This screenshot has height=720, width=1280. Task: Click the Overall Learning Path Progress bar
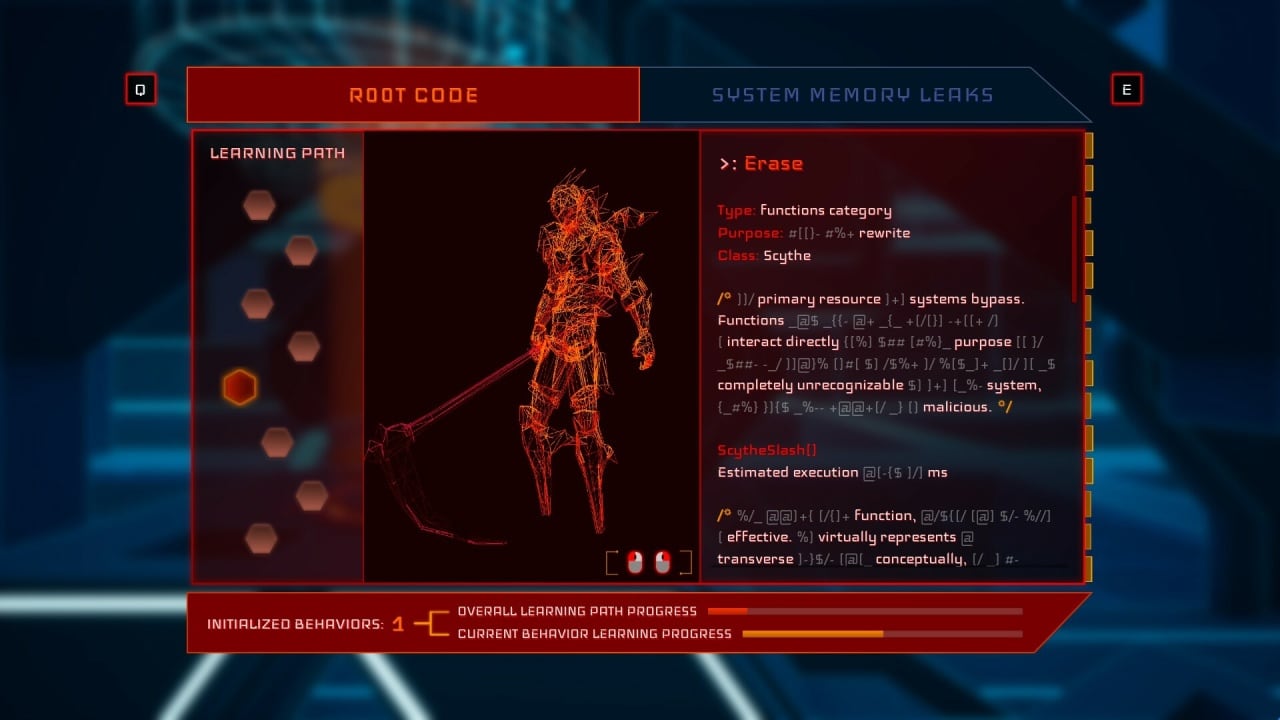pos(865,612)
